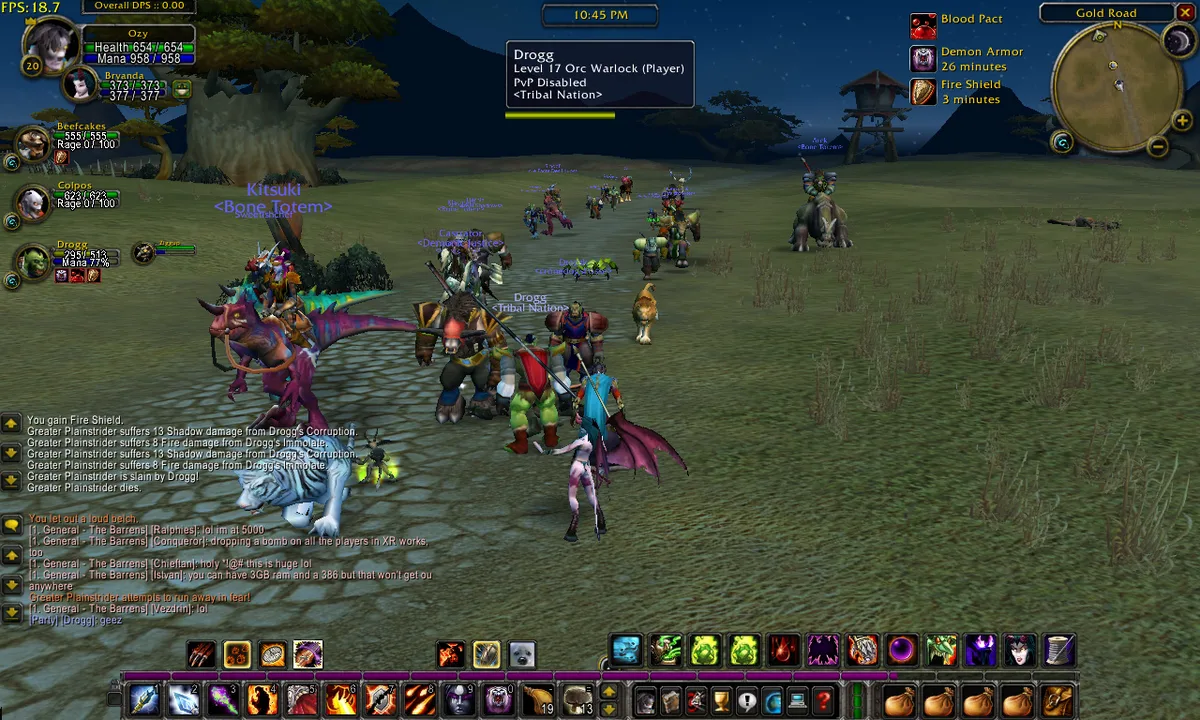Zoom in on the minimap
Image resolution: width=1200 pixels, height=720 pixels.
[1183, 122]
